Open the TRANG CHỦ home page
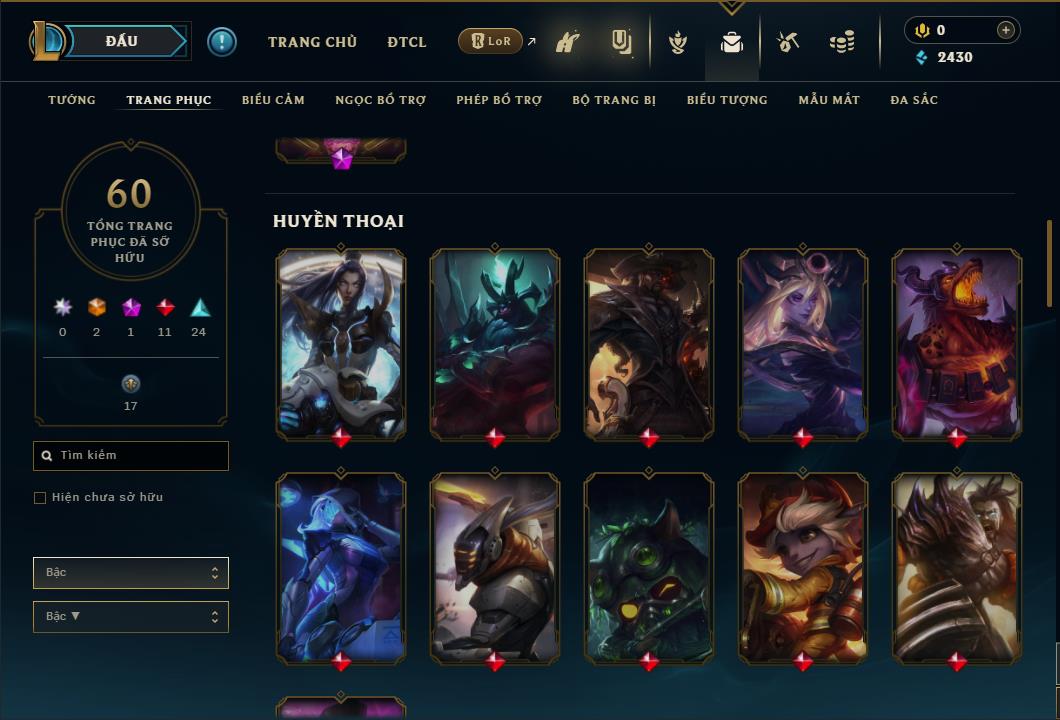Viewport: 1060px width, 720px height. 312,42
